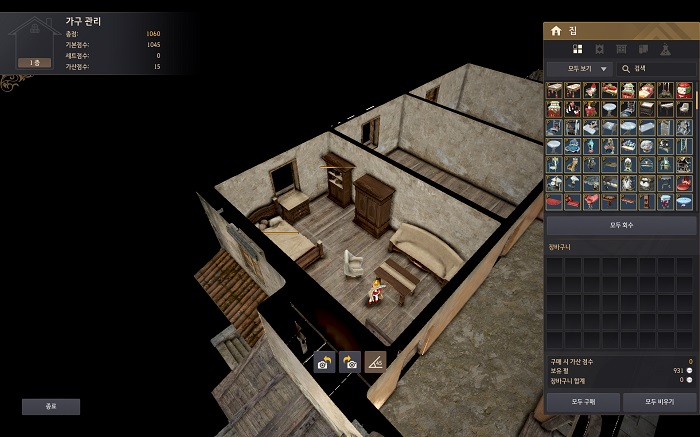Rotate camera left with the camera button
Screen dimensions: 700x437
[323, 362]
